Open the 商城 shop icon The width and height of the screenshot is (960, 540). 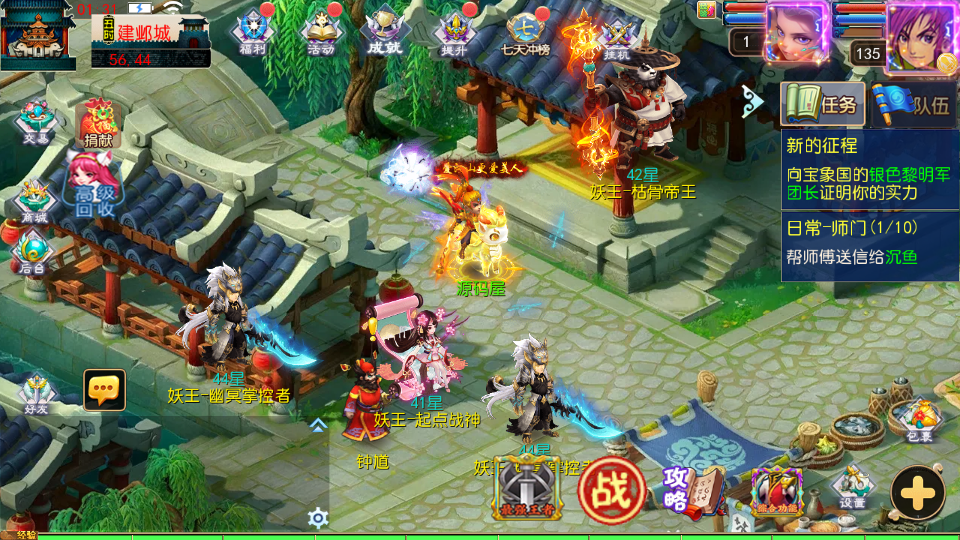point(34,202)
